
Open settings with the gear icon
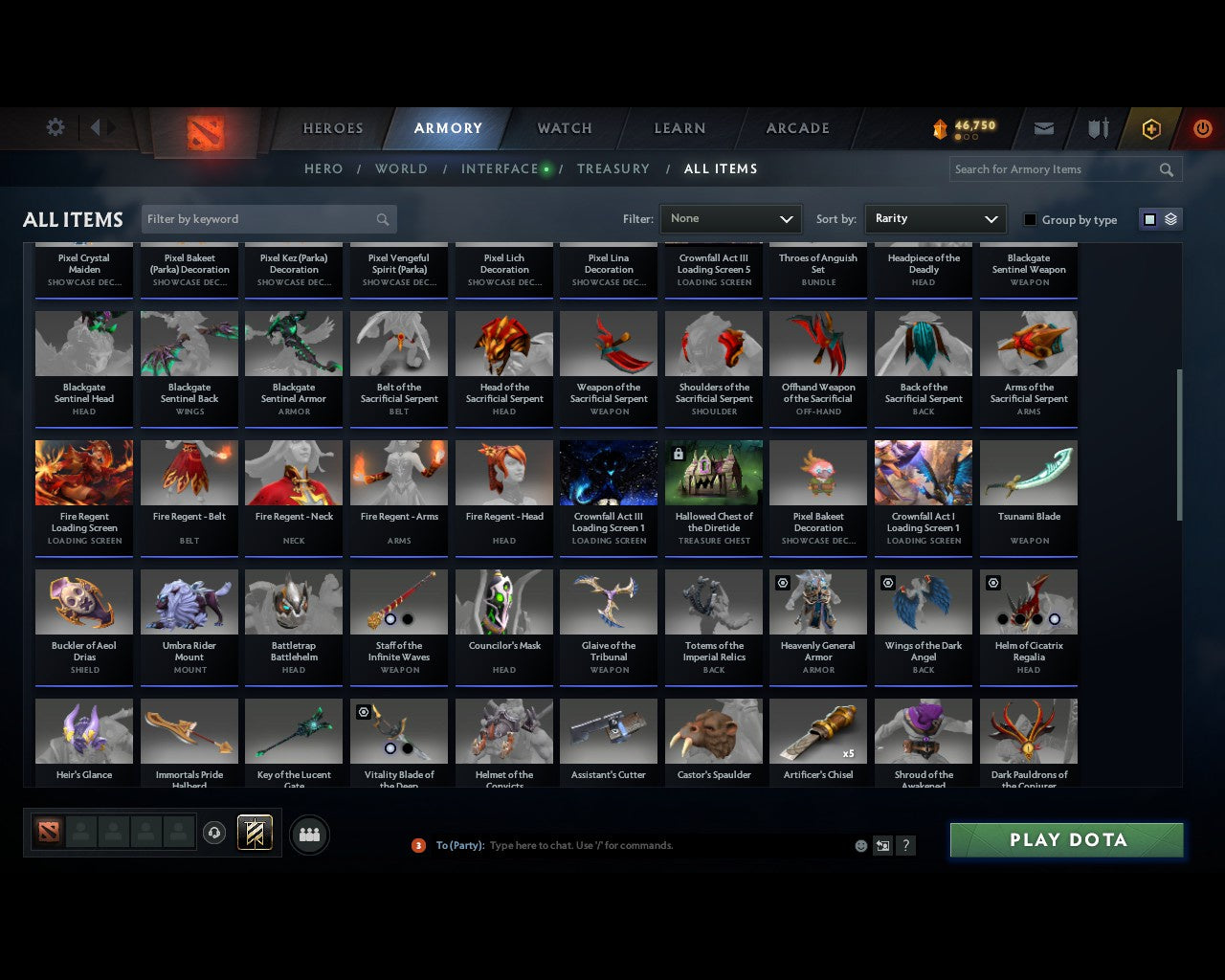pos(55,126)
